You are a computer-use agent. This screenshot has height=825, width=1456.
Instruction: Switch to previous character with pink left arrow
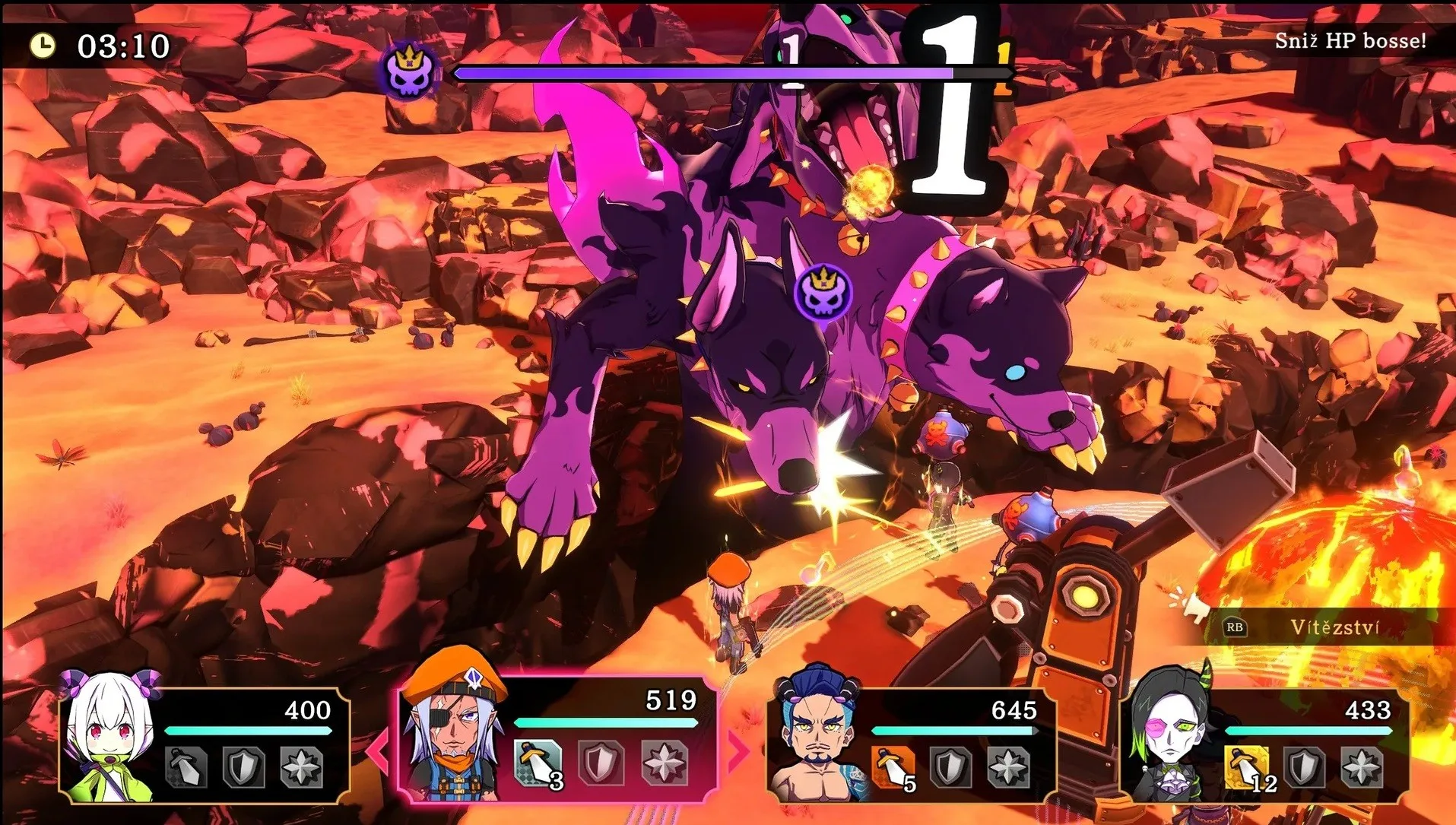click(378, 748)
